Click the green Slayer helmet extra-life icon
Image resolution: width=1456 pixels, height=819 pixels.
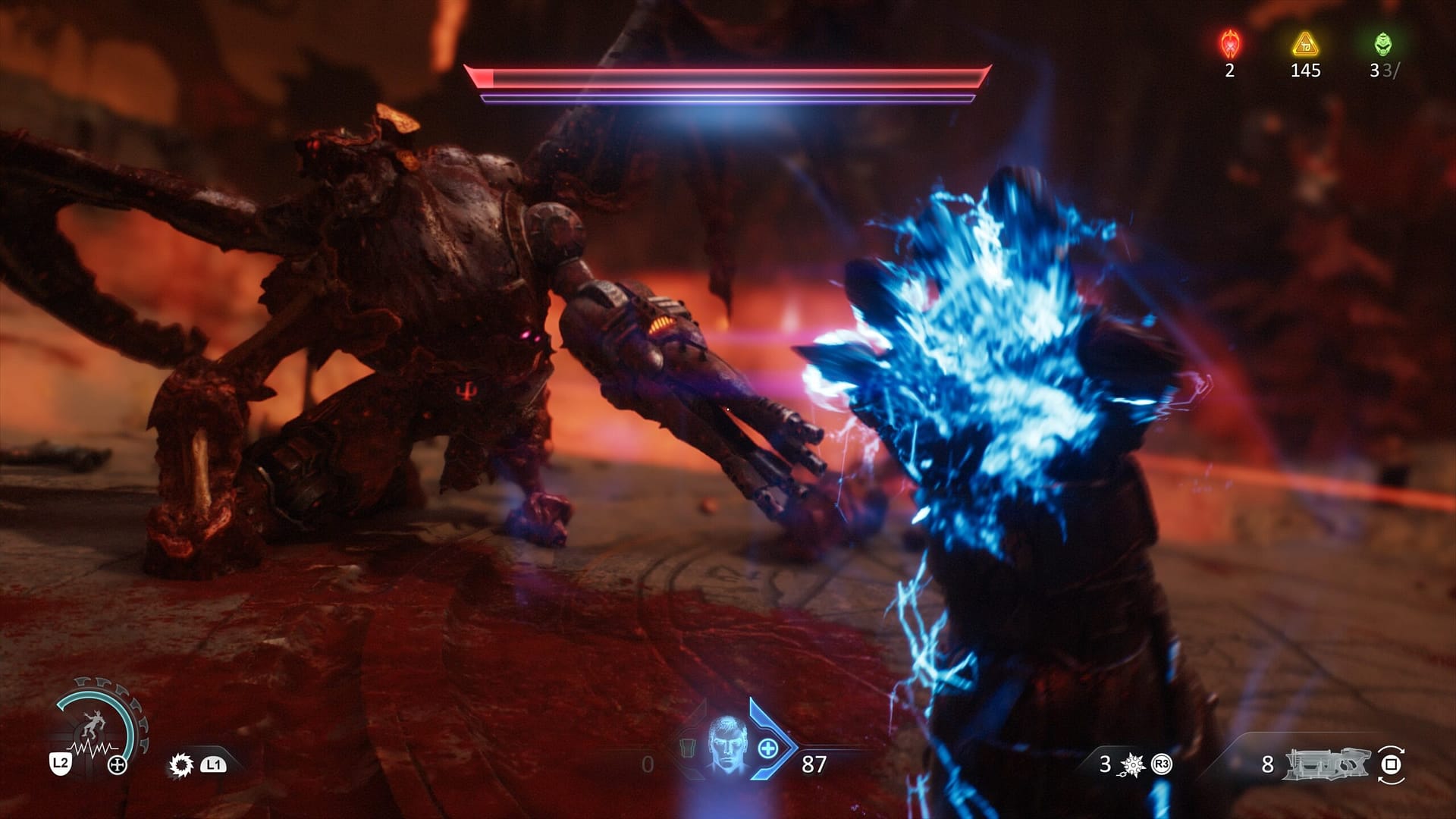tap(1382, 43)
